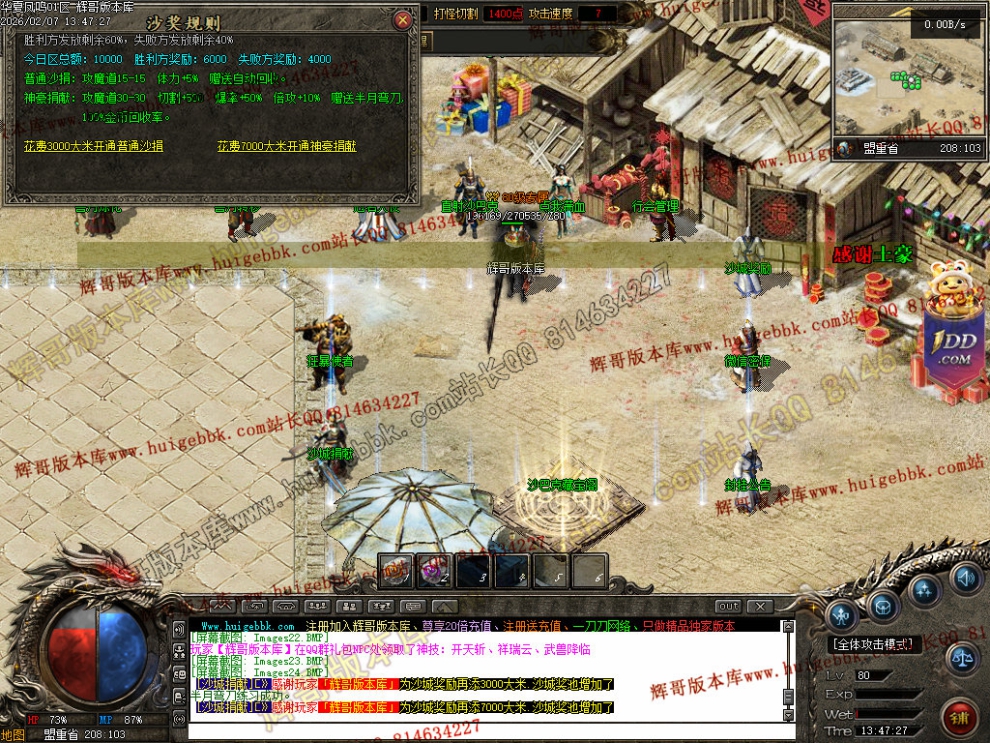Open the red 铺 shop button
Image resolution: width=990 pixels, height=743 pixels.
[x=959, y=717]
